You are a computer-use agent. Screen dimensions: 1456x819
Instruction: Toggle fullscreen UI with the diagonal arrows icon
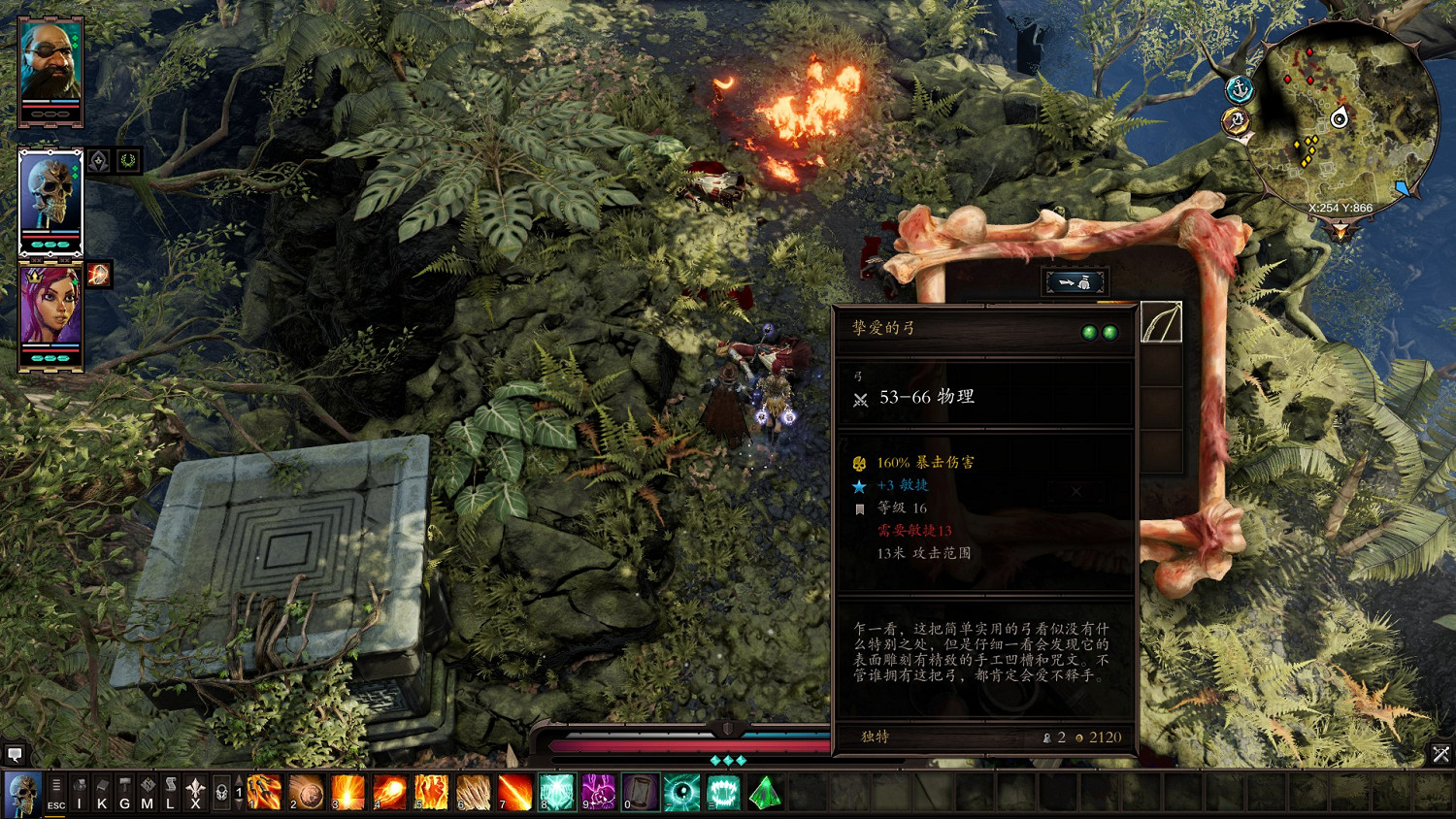1442,752
